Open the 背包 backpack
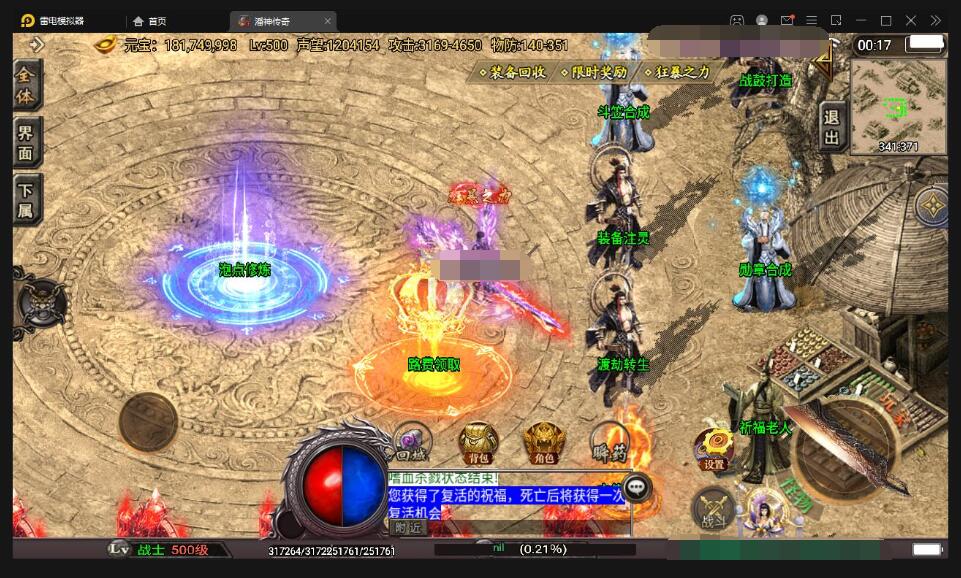The width and height of the screenshot is (961, 578). click(x=478, y=442)
